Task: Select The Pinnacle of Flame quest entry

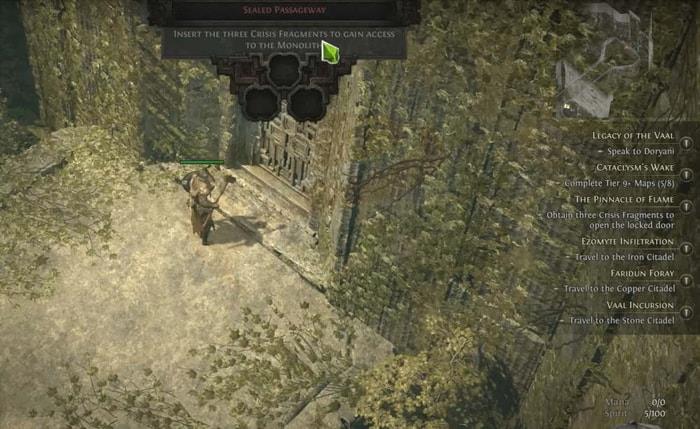Action: tap(633, 199)
